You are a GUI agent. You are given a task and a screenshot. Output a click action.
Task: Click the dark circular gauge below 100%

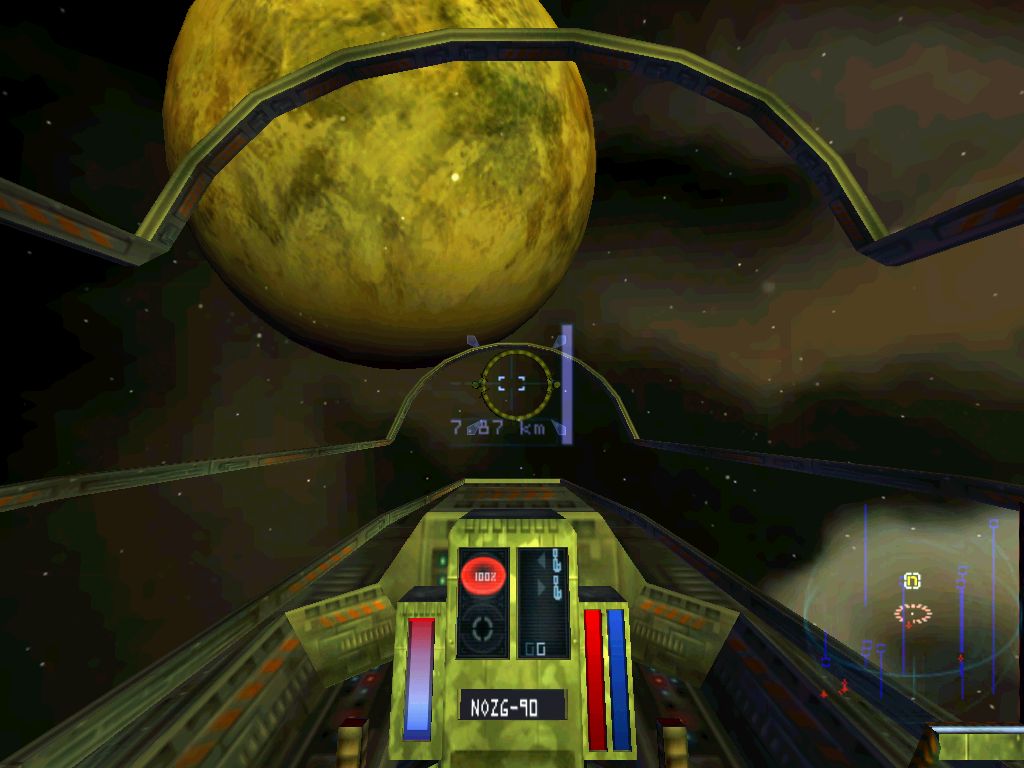coord(484,629)
